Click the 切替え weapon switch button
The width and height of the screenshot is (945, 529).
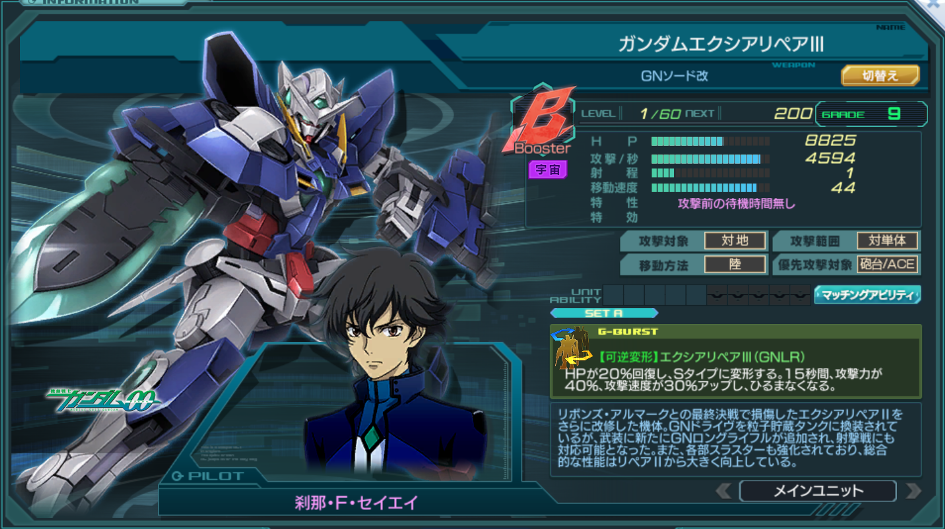[x=879, y=75]
